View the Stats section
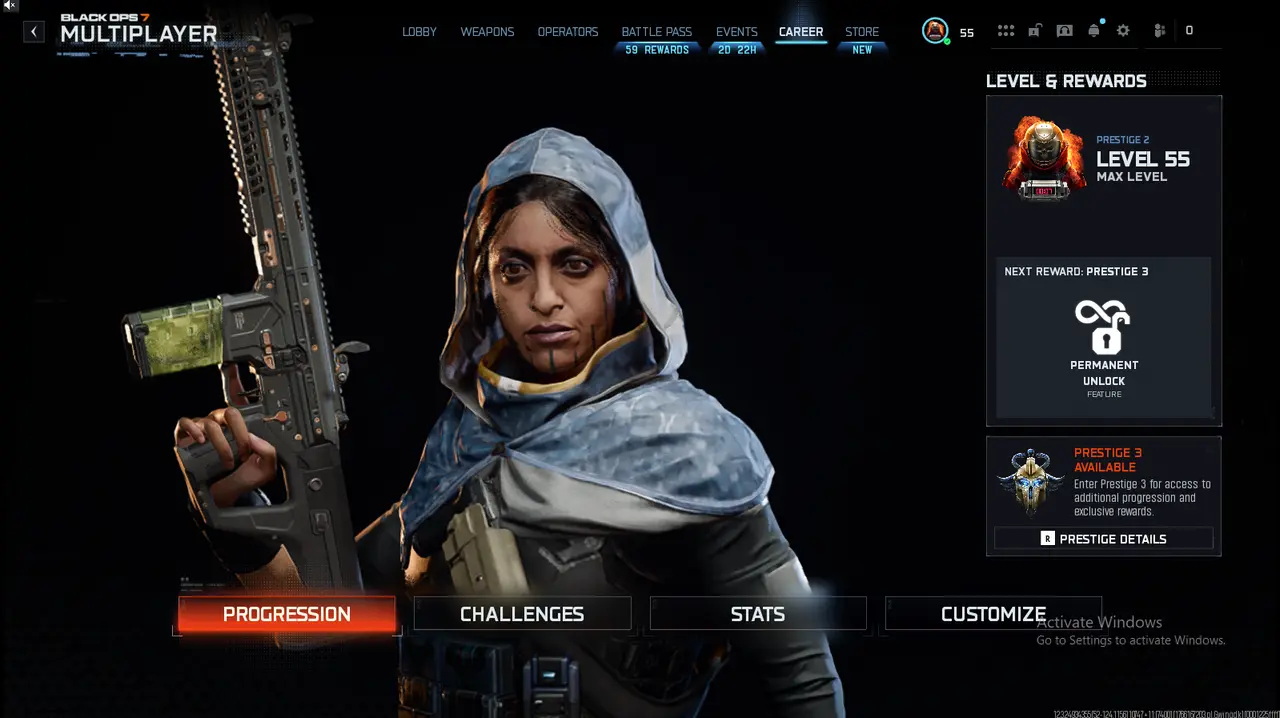Image resolution: width=1280 pixels, height=718 pixels. [x=758, y=614]
